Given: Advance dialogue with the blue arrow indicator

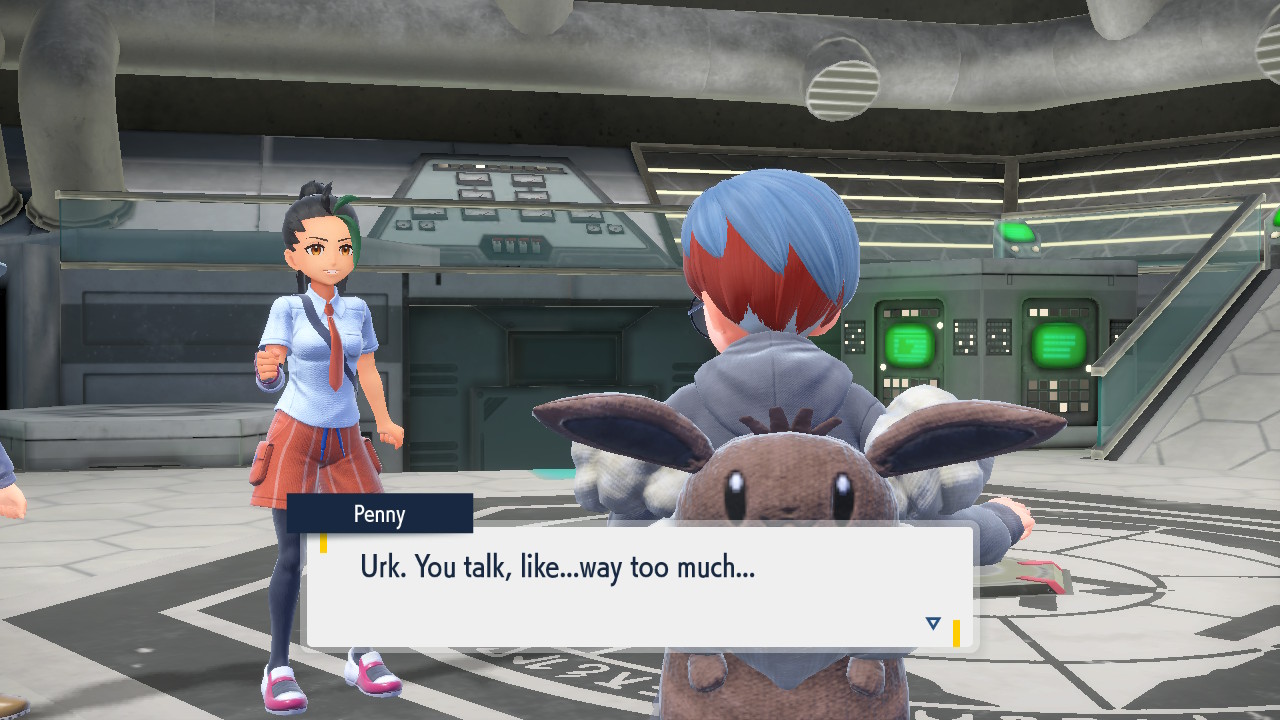Looking at the screenshot, I should tap(933, 623).
